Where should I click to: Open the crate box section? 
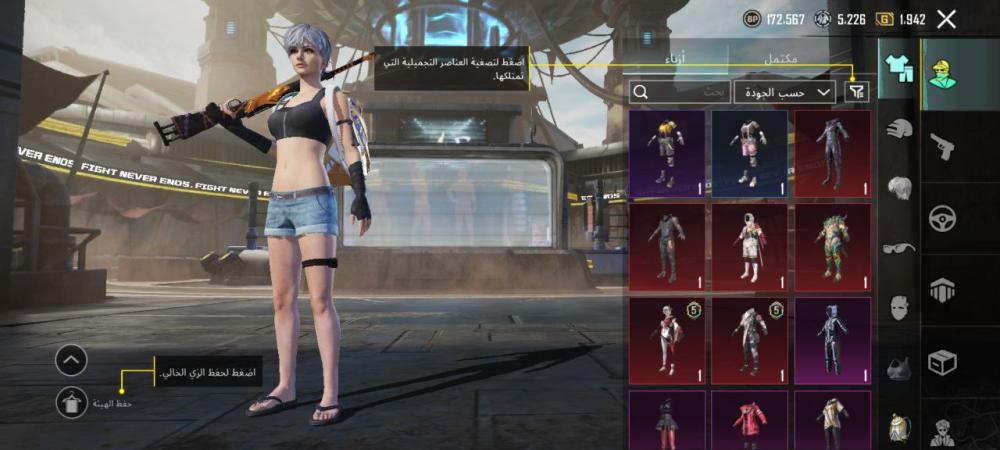click(942, 362)
